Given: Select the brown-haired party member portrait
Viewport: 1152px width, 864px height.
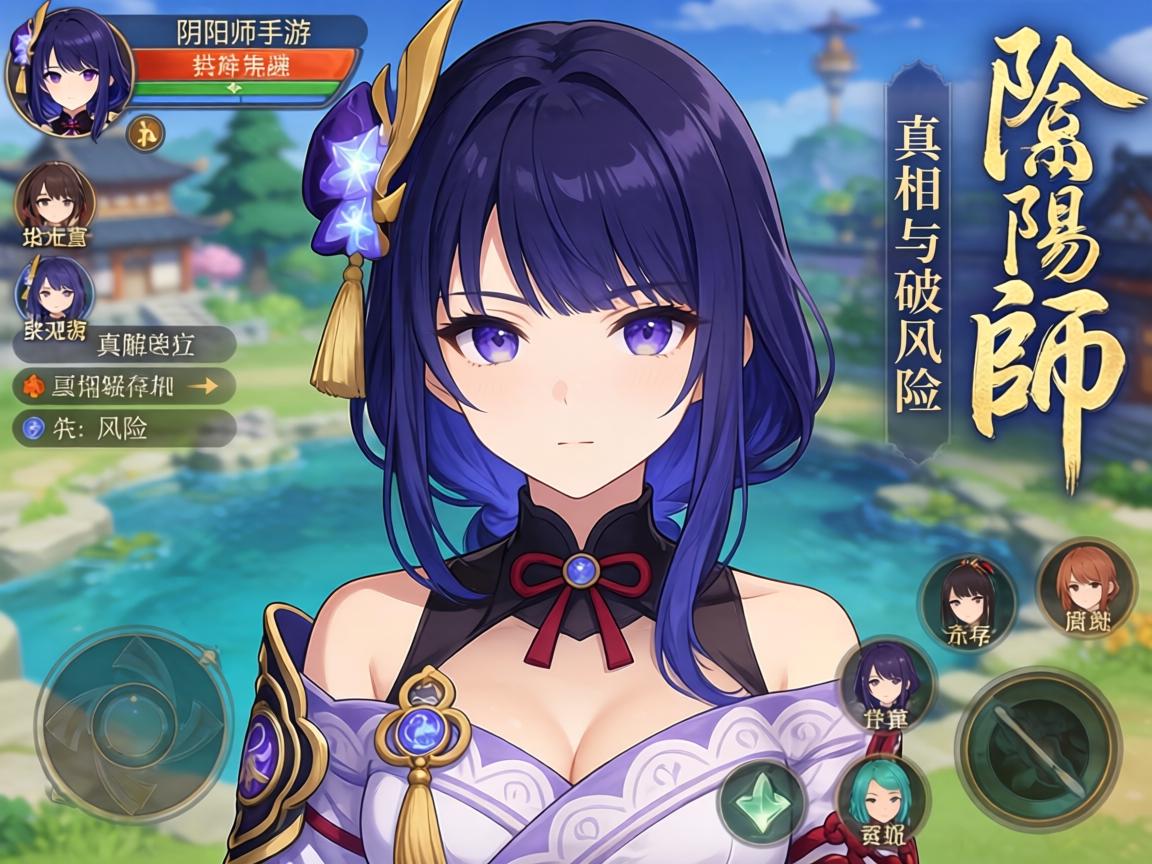Looking at the screenshot, I should pyautogui.click(x=55, y=198).
